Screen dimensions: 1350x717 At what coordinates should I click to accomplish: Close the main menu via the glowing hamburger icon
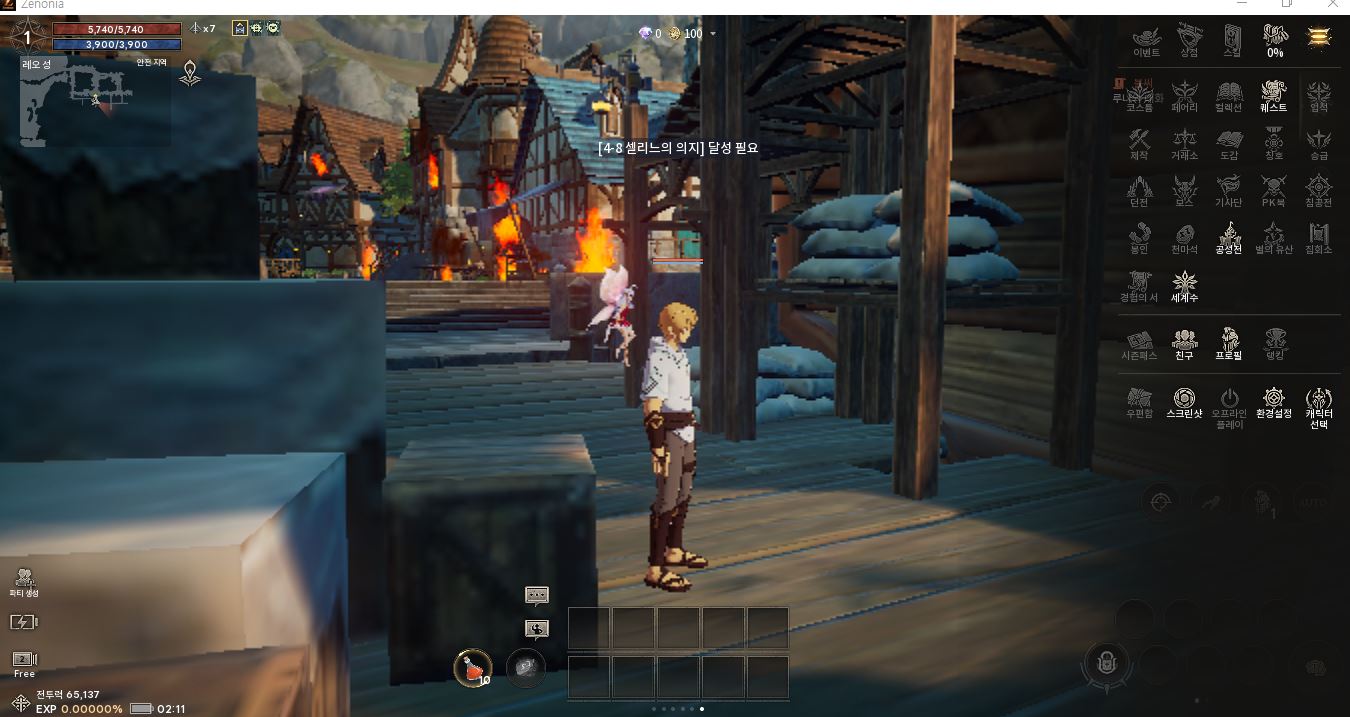[1319, 37]
